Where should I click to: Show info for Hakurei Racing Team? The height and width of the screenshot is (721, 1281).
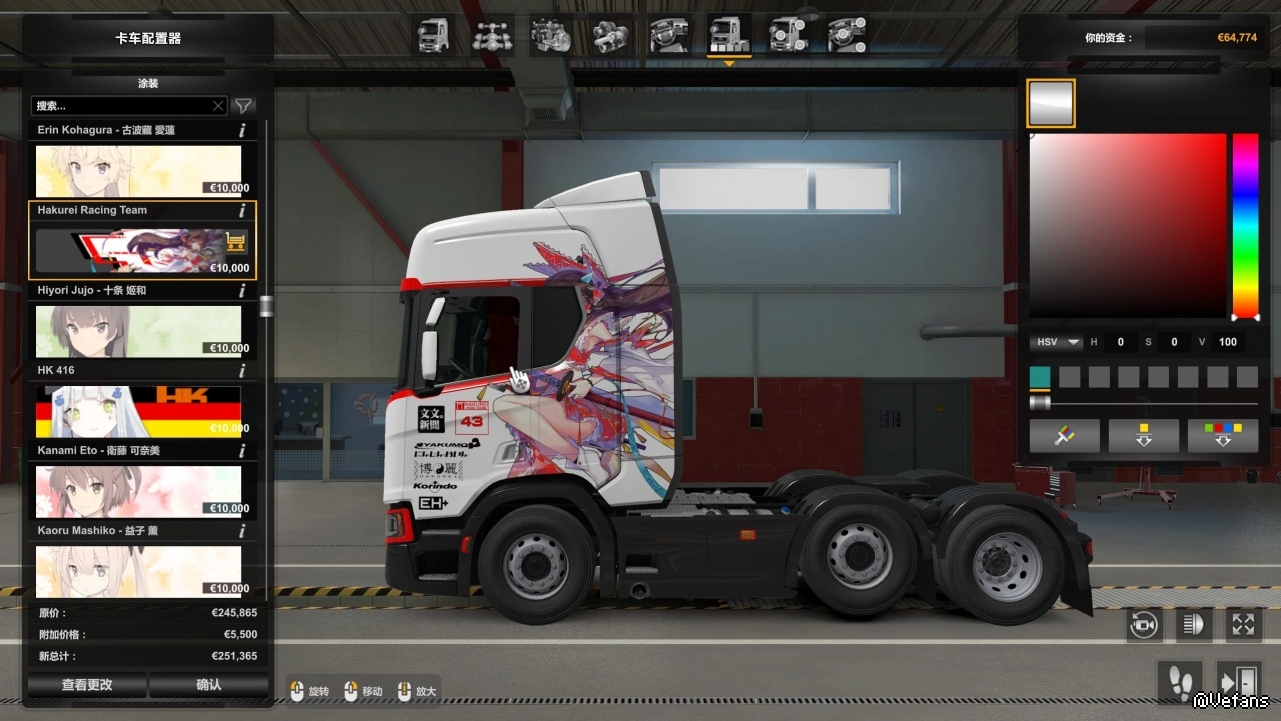click(x=242, y=210)
